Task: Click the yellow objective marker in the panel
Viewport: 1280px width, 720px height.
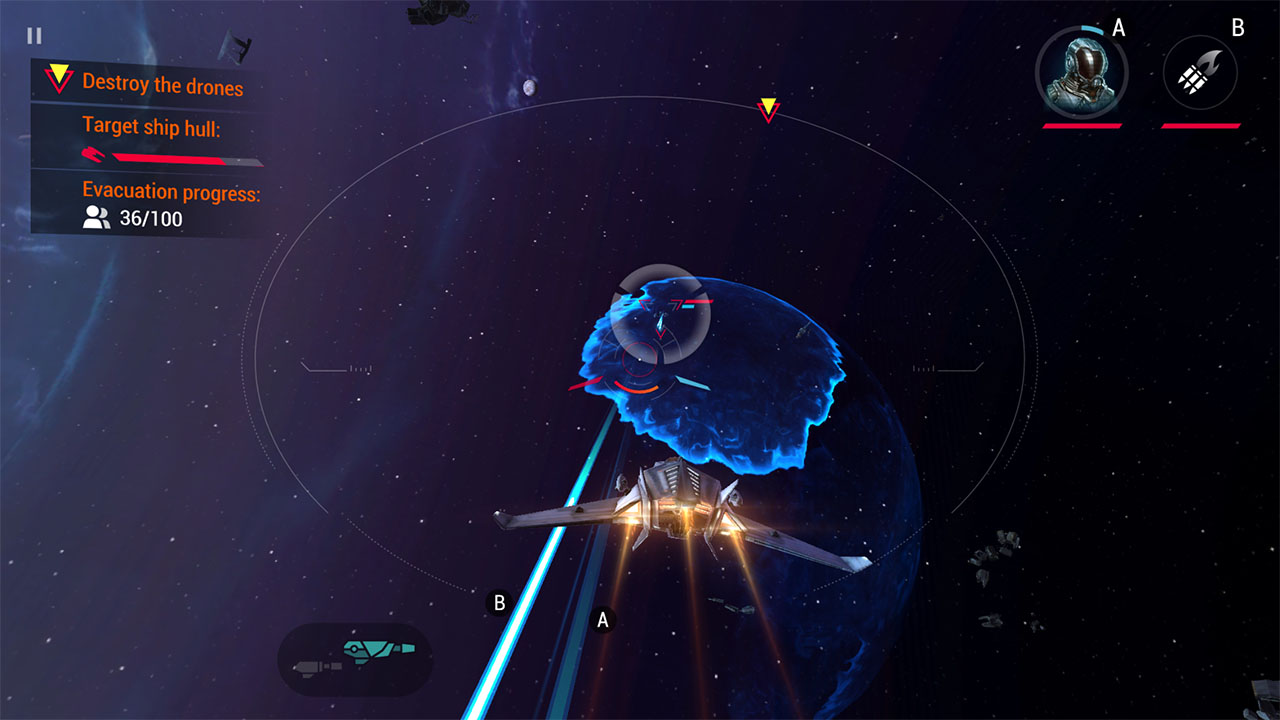Action: point(59,76)
